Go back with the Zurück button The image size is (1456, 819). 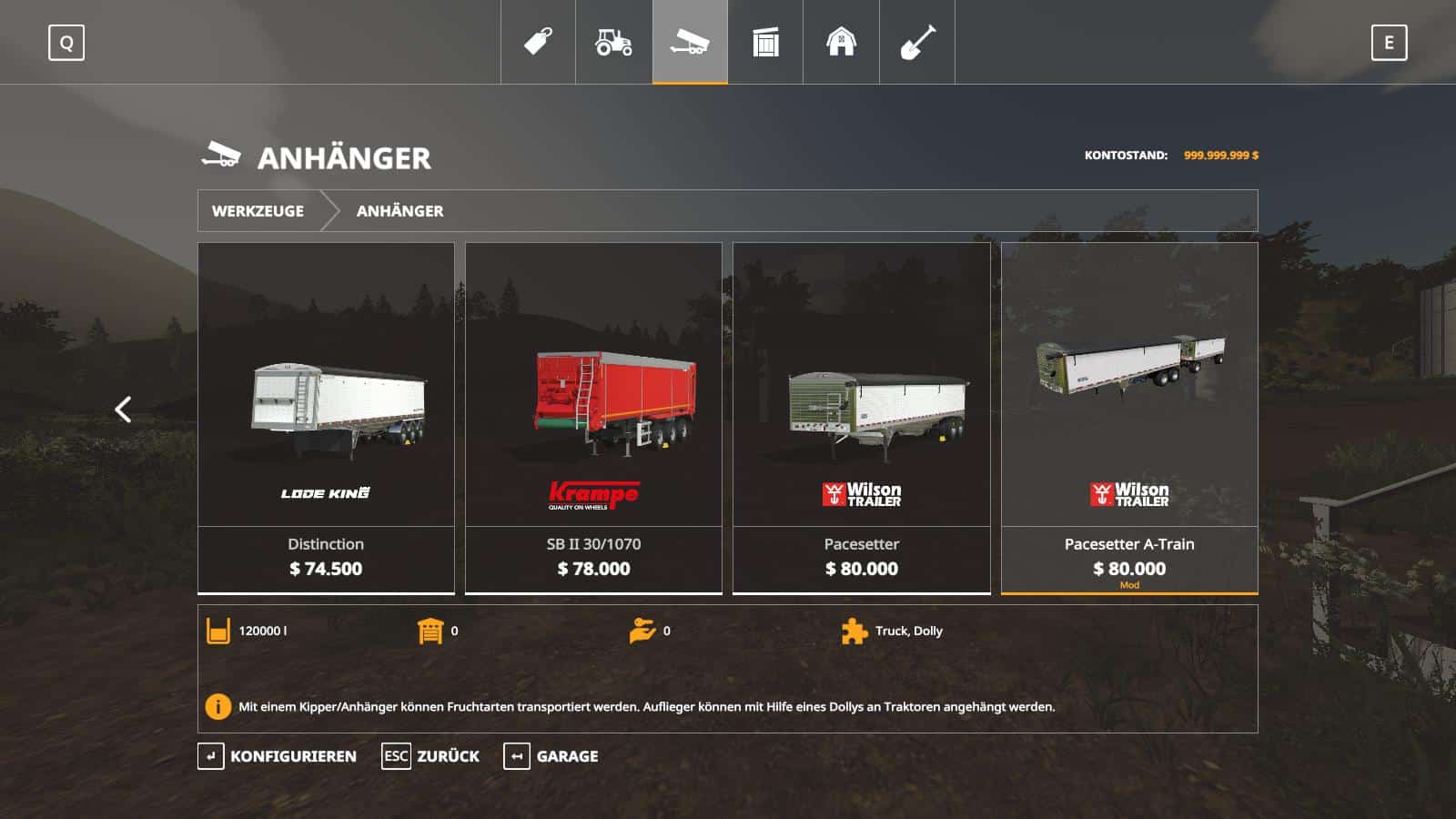tap(430, 756)
